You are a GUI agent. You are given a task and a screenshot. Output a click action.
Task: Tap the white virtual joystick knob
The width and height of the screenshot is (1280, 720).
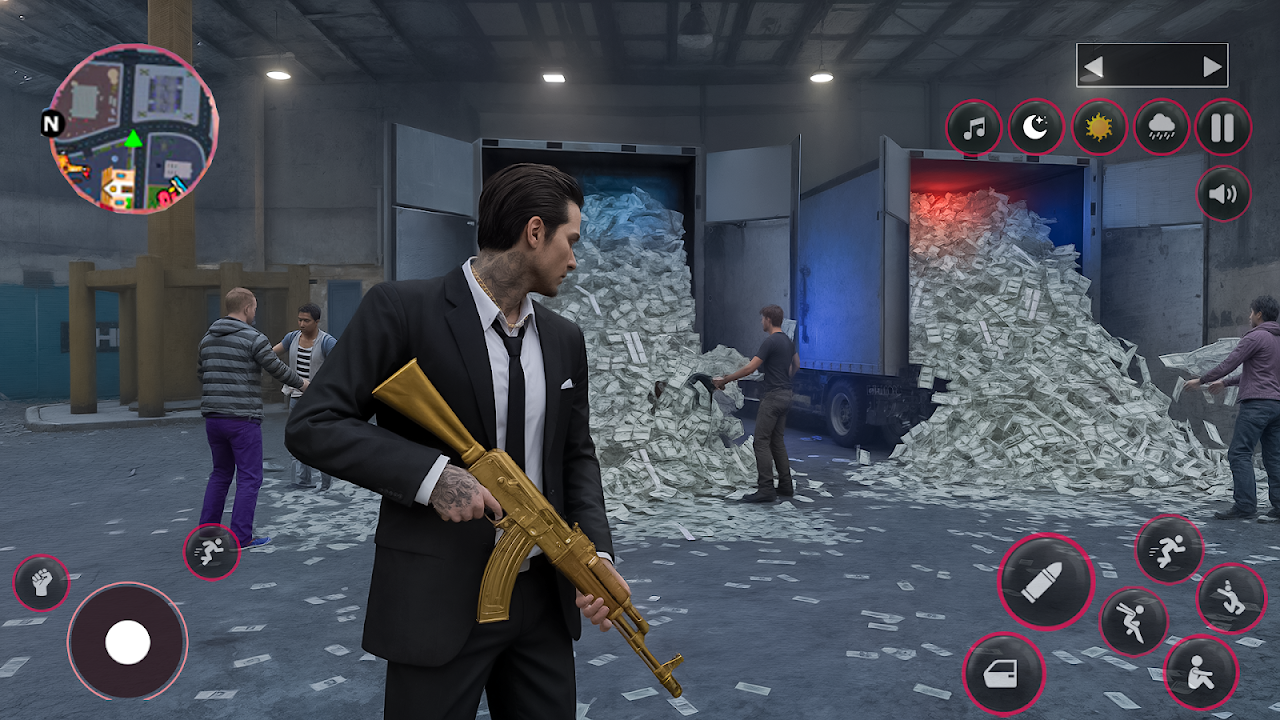[x=128, y=641]
